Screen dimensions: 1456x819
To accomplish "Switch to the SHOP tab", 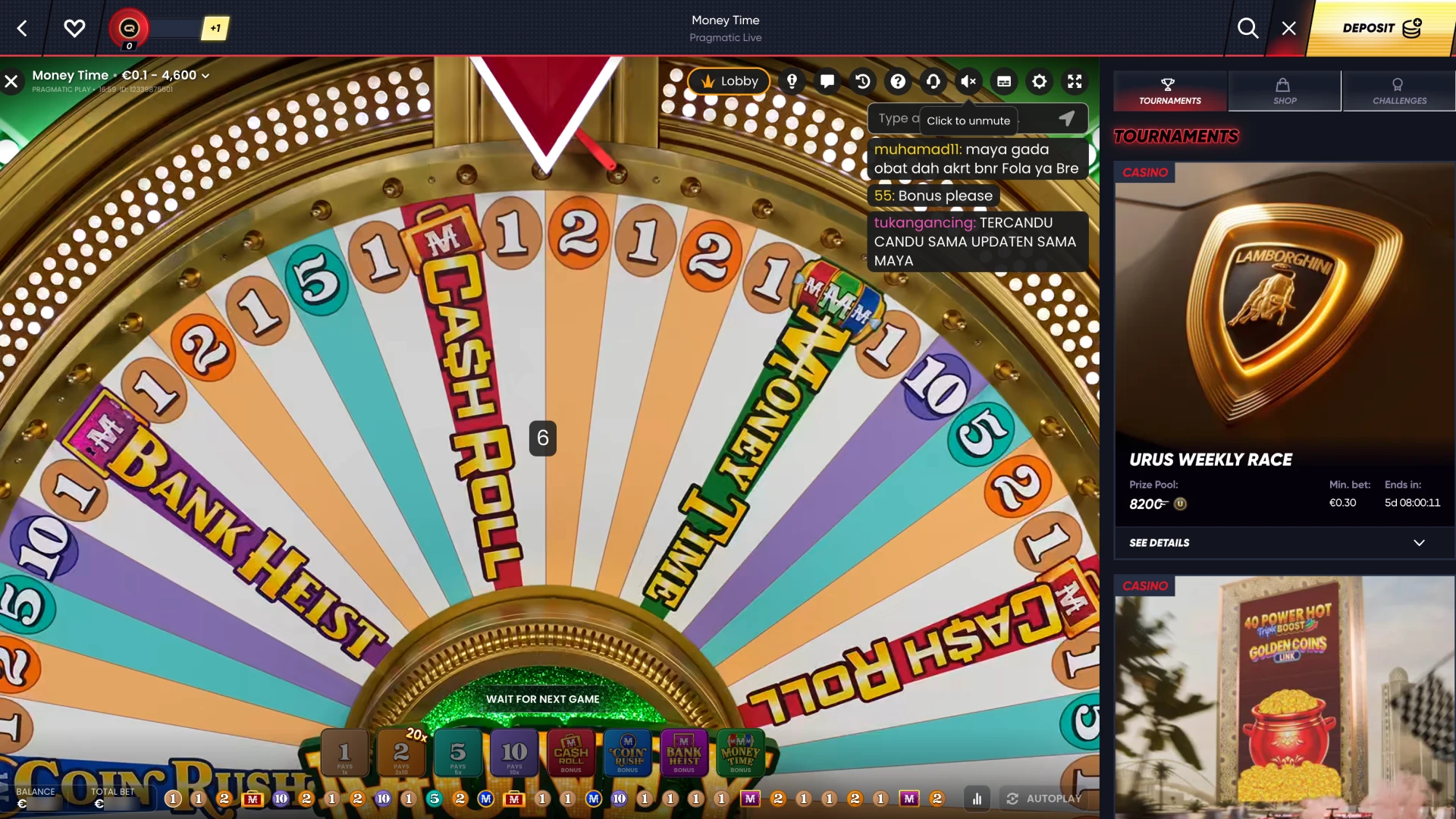I will click(1285, 91).
